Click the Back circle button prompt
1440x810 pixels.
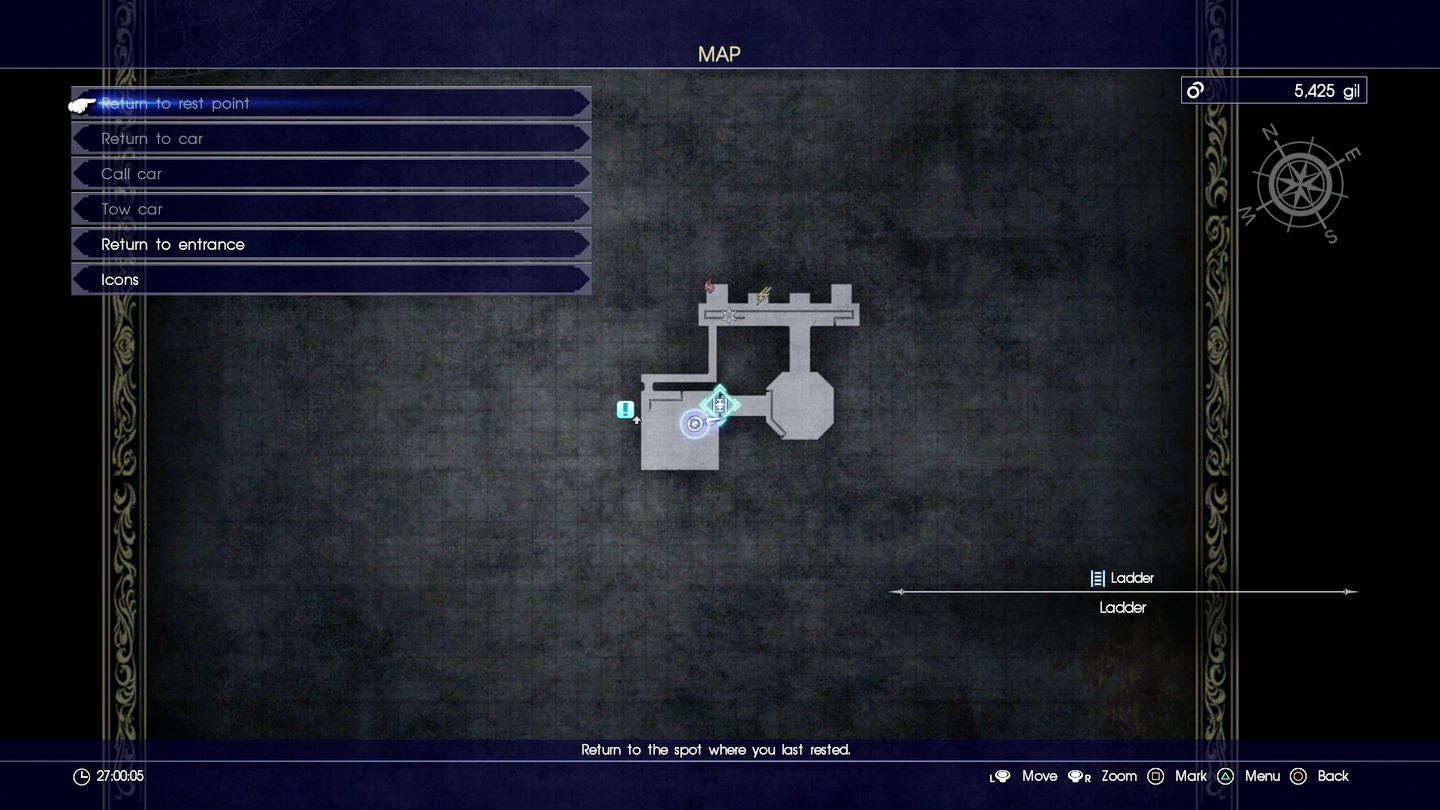[1299, 775]
